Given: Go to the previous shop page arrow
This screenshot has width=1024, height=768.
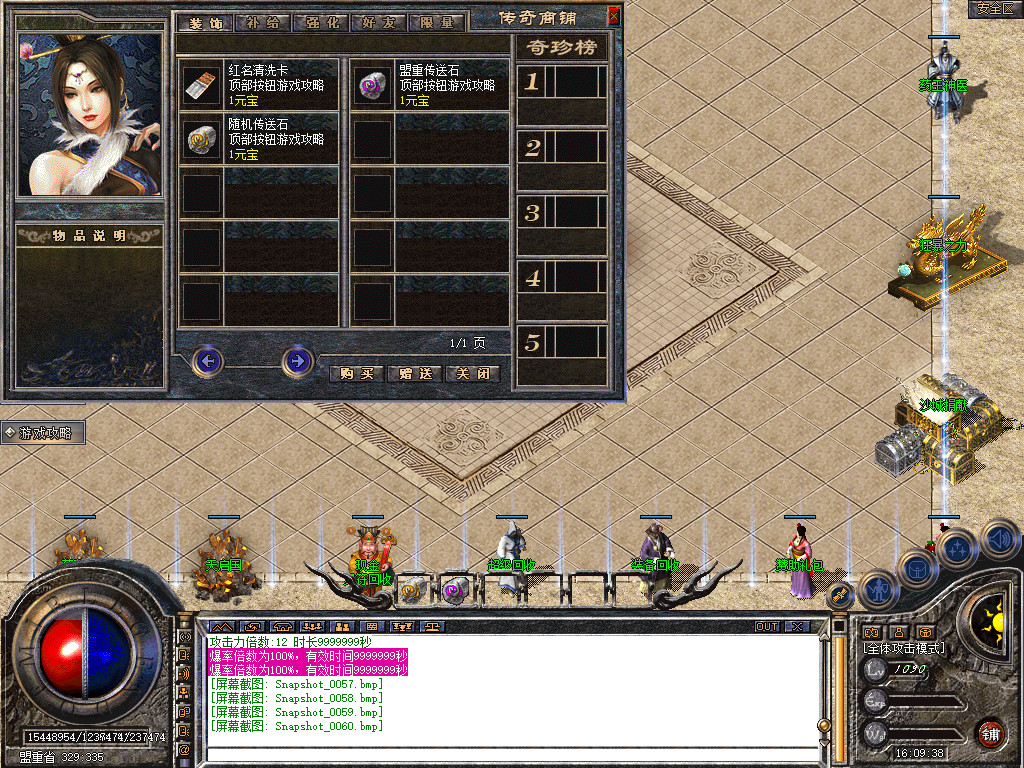Looking at the screenshot, I should coord(208,360).
